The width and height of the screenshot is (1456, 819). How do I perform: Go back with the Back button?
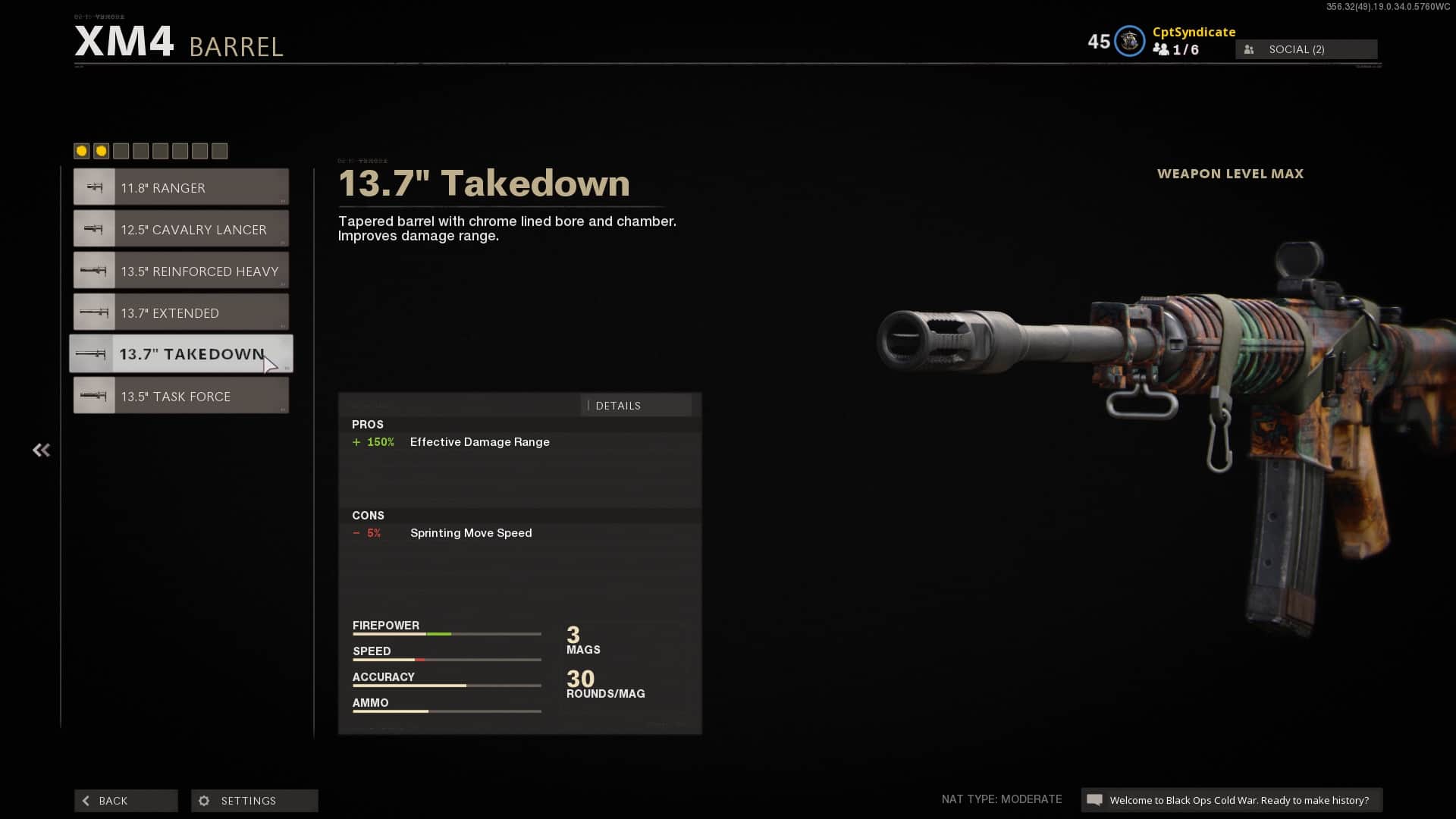click(x=126, y=801)
